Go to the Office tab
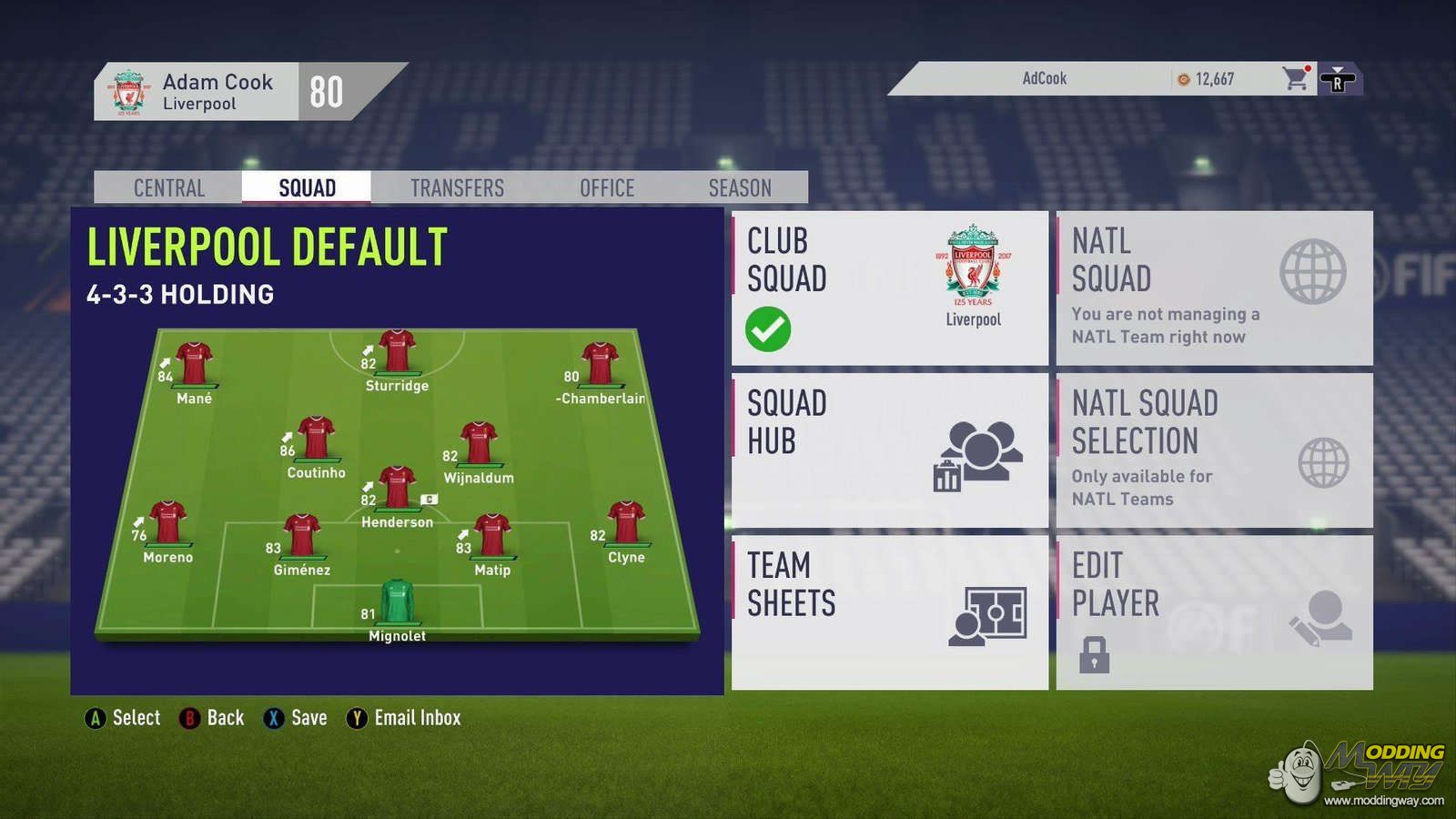Viewport: 1456px width, 819px height. pyautogui.click(x=607, y=187)
